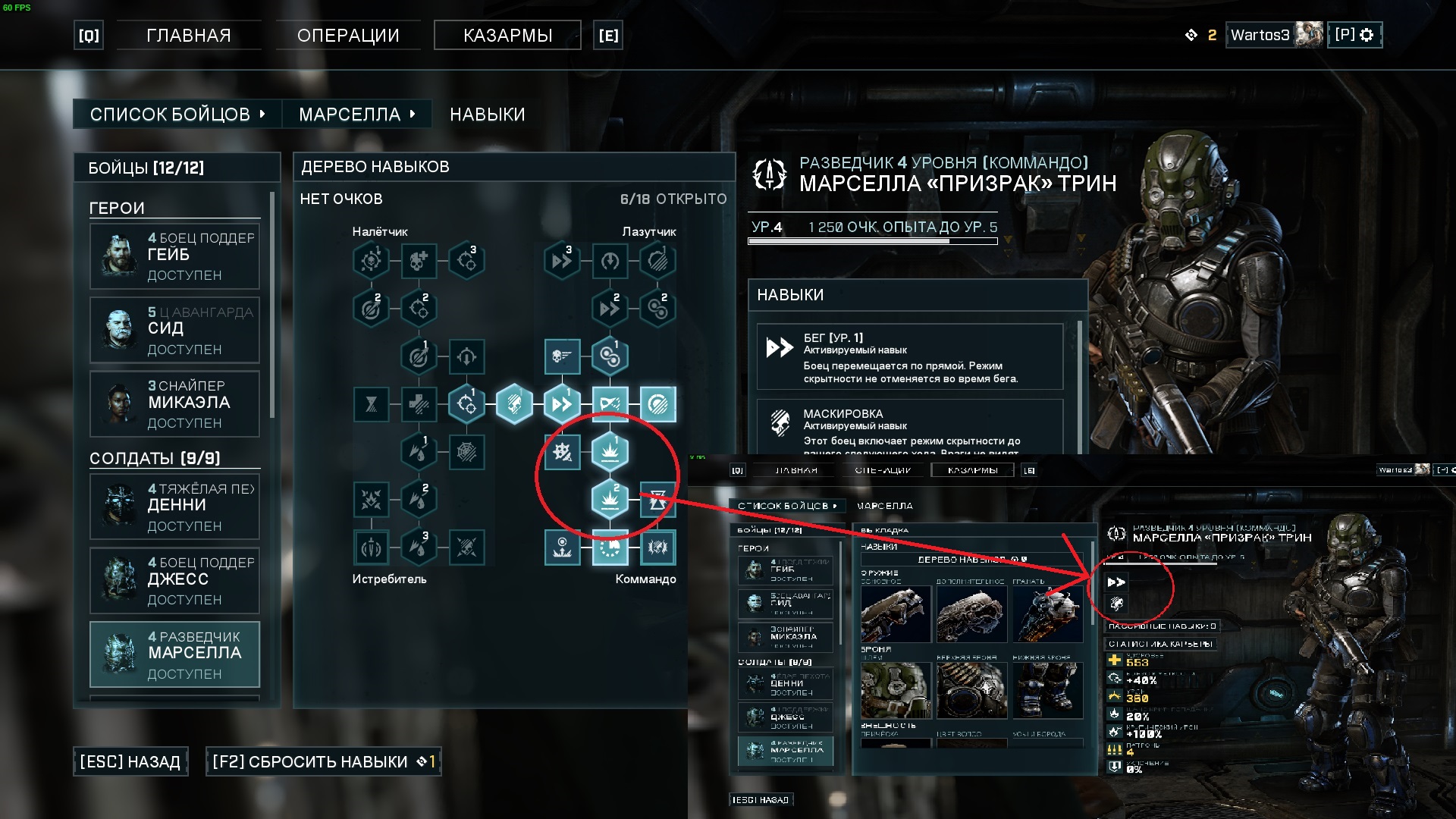Click the НАЗАД back button
This screenshot has height=819, width=1456.
[130, 761]
